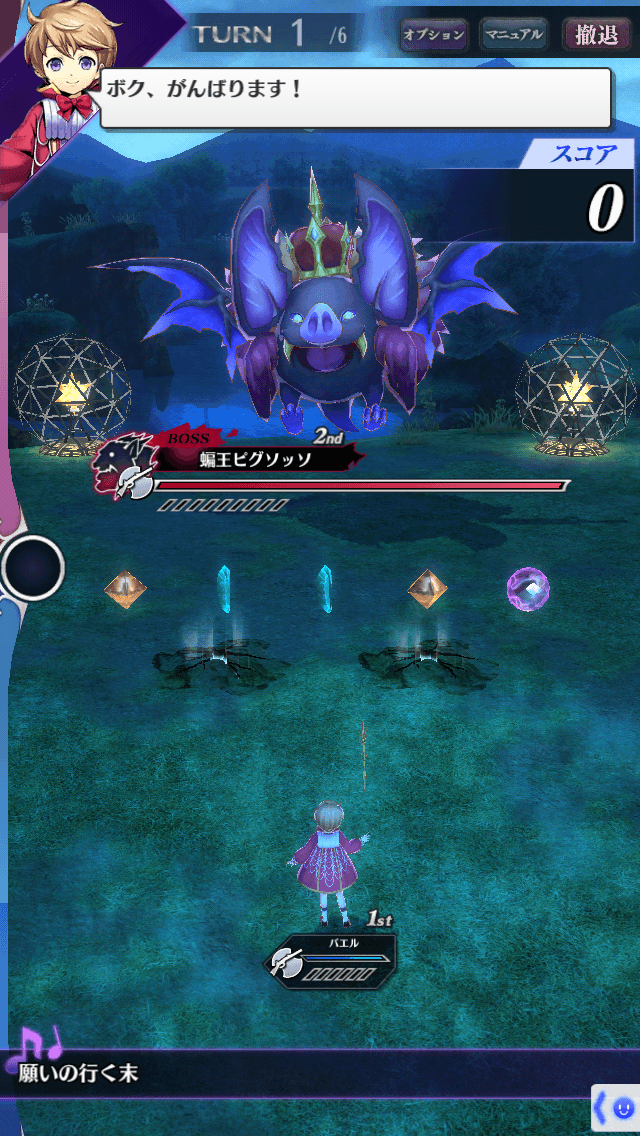This screenshot has width=640, height=1136.
Task: Select the 蝙王ピグソッソ boss nameplate
Action: pyautogui.click(x=254, y=459)
